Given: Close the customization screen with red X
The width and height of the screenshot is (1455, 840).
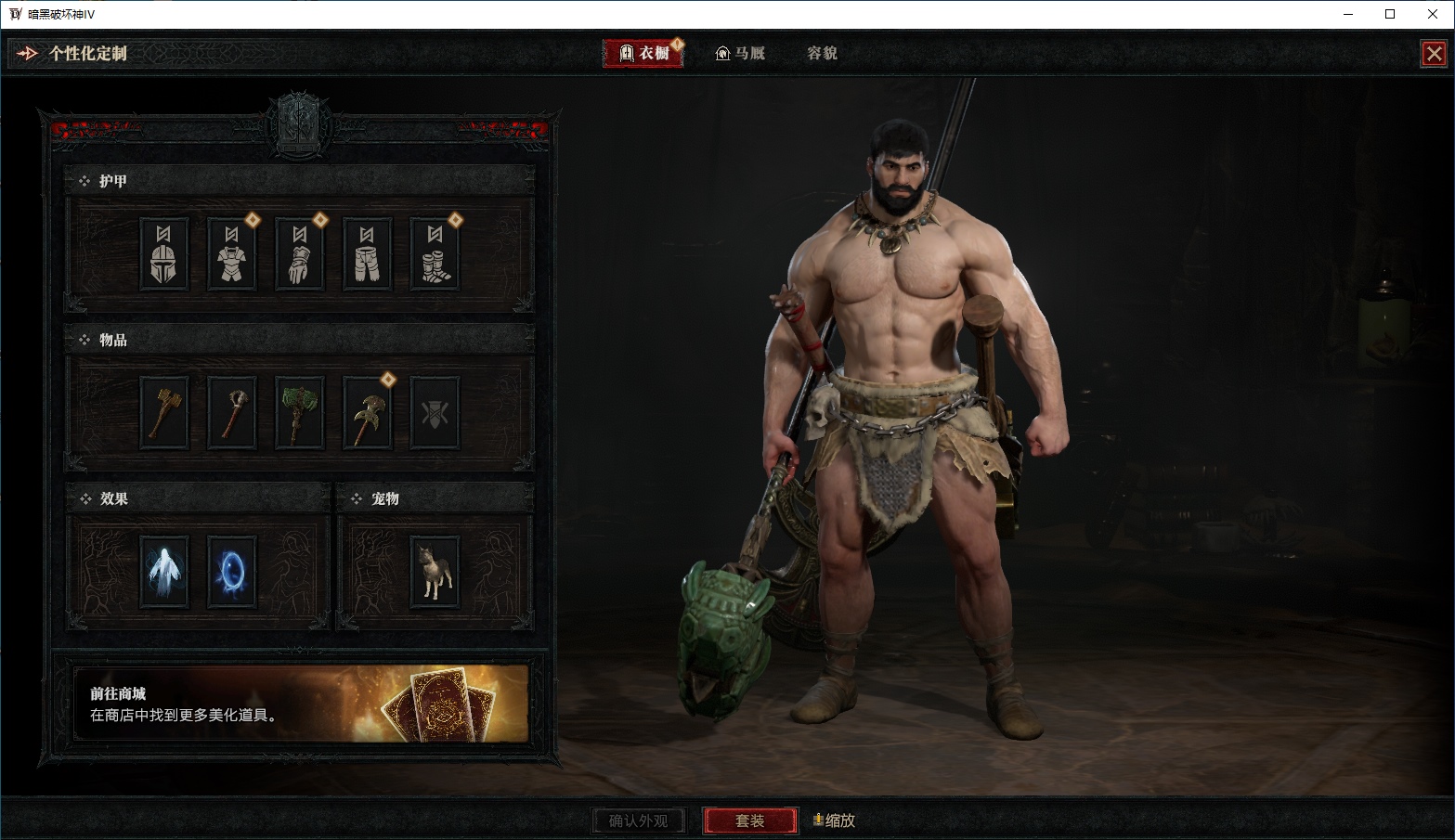Looking at the screenshot, I should 1434,54.
